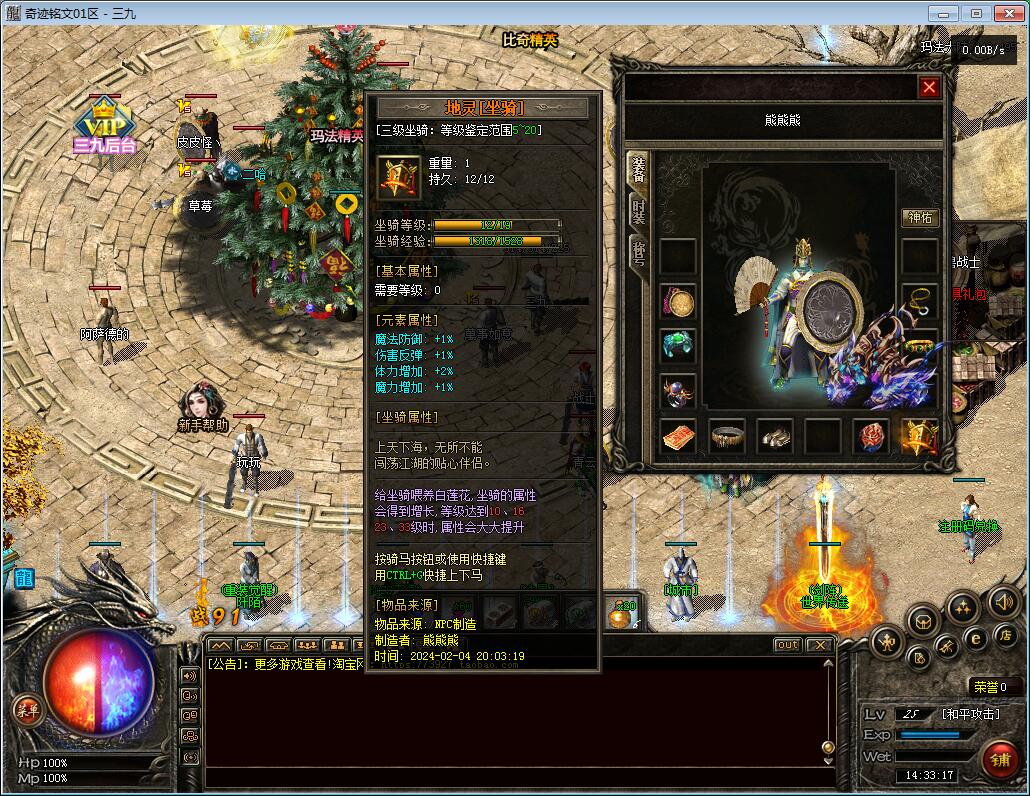Click the chat panel out button

(x=787, y=645)
